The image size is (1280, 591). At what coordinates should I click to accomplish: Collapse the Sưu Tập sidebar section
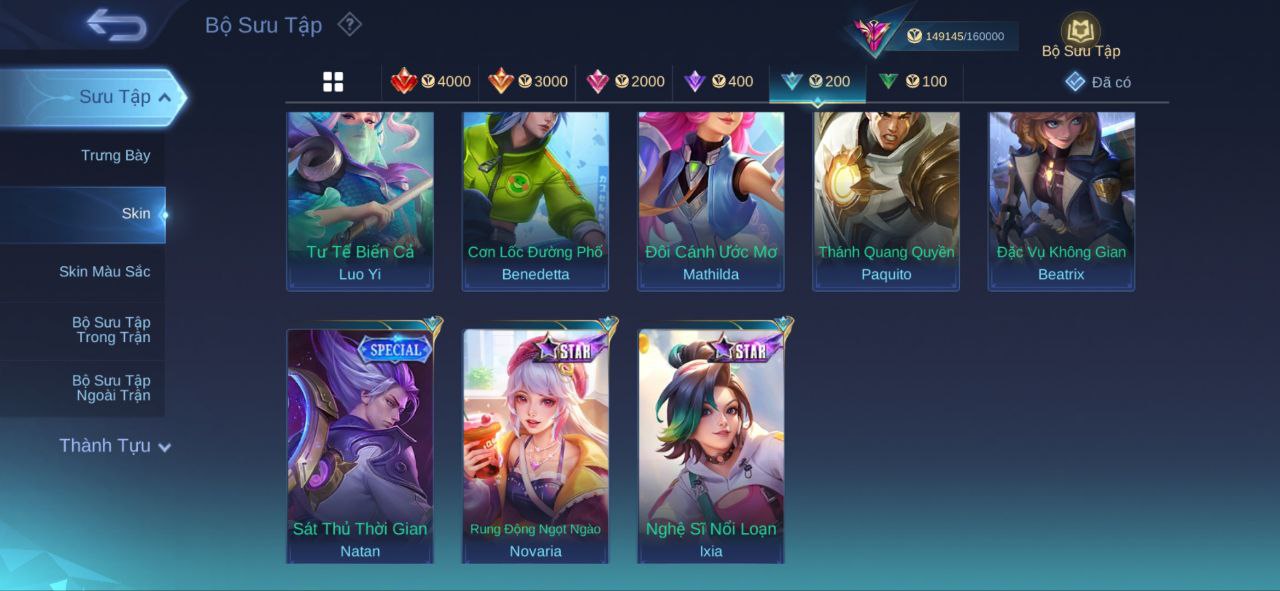click(x=165, y=97)
